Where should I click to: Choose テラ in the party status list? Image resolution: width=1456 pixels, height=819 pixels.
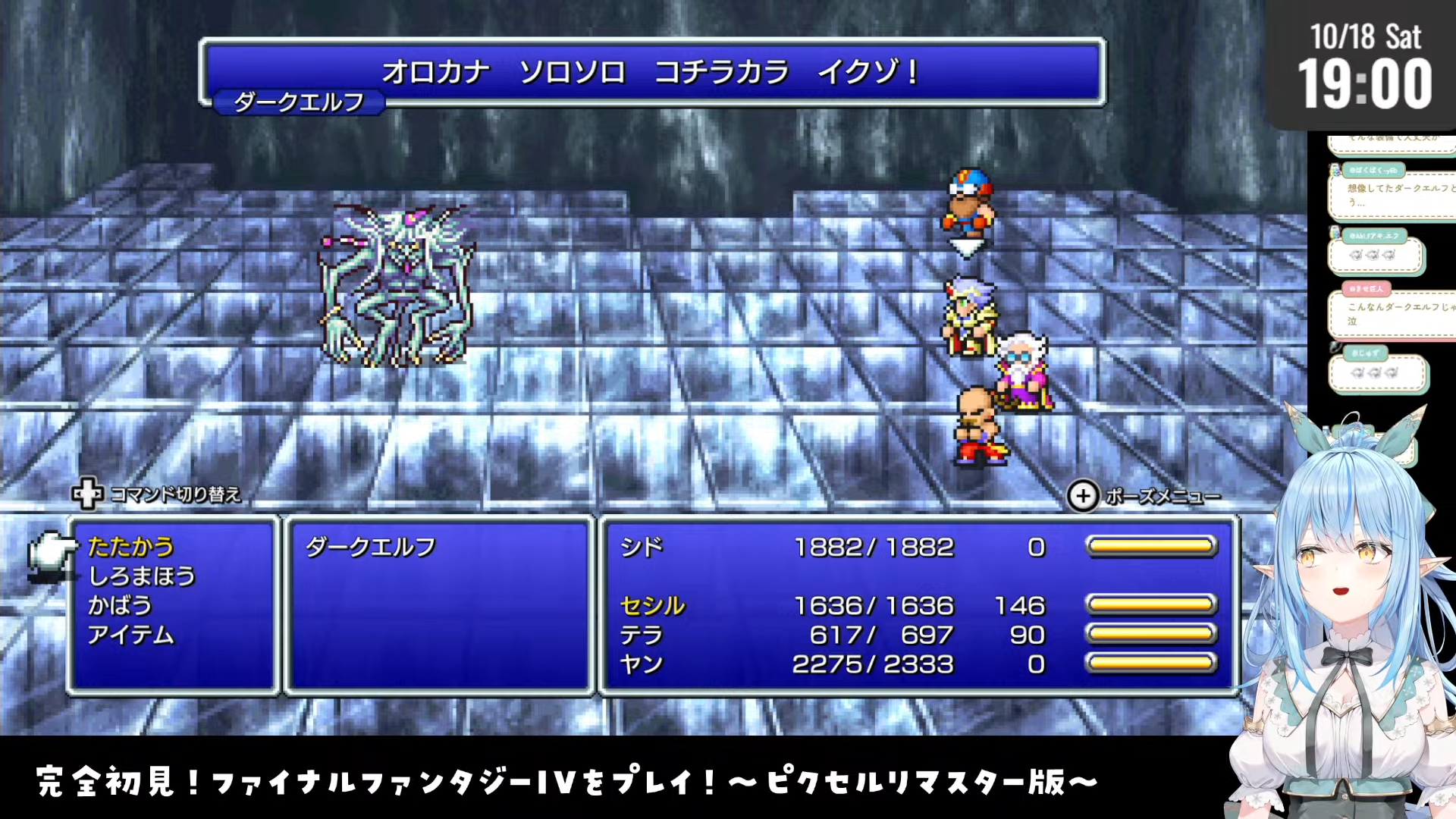pos(642,635)
